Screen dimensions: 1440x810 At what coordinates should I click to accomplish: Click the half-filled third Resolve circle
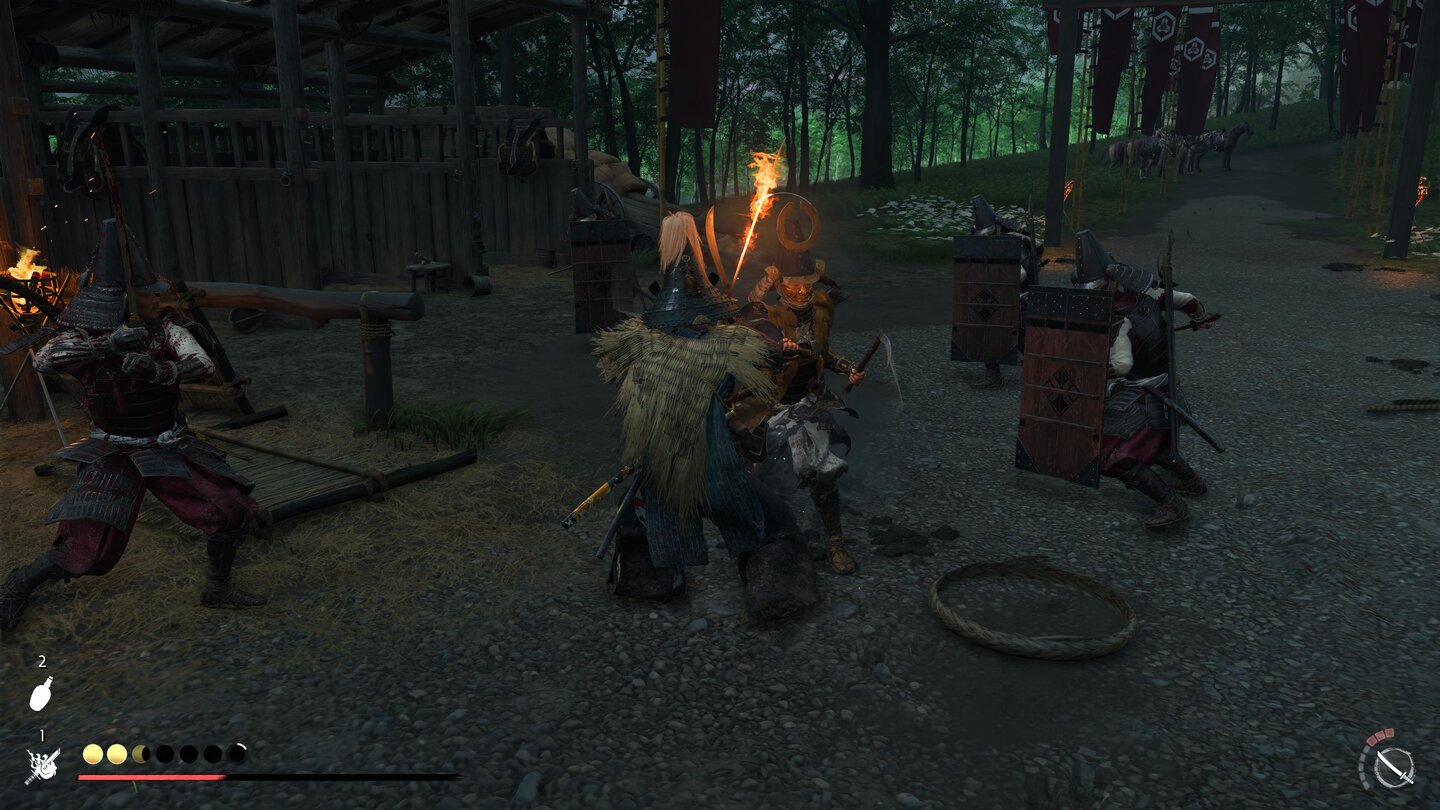pyautogui.click(x=140, y=753)
